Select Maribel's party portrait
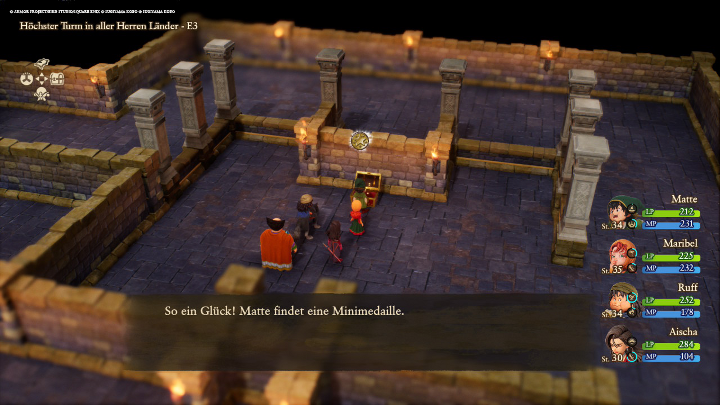 (x=622, y=256)
